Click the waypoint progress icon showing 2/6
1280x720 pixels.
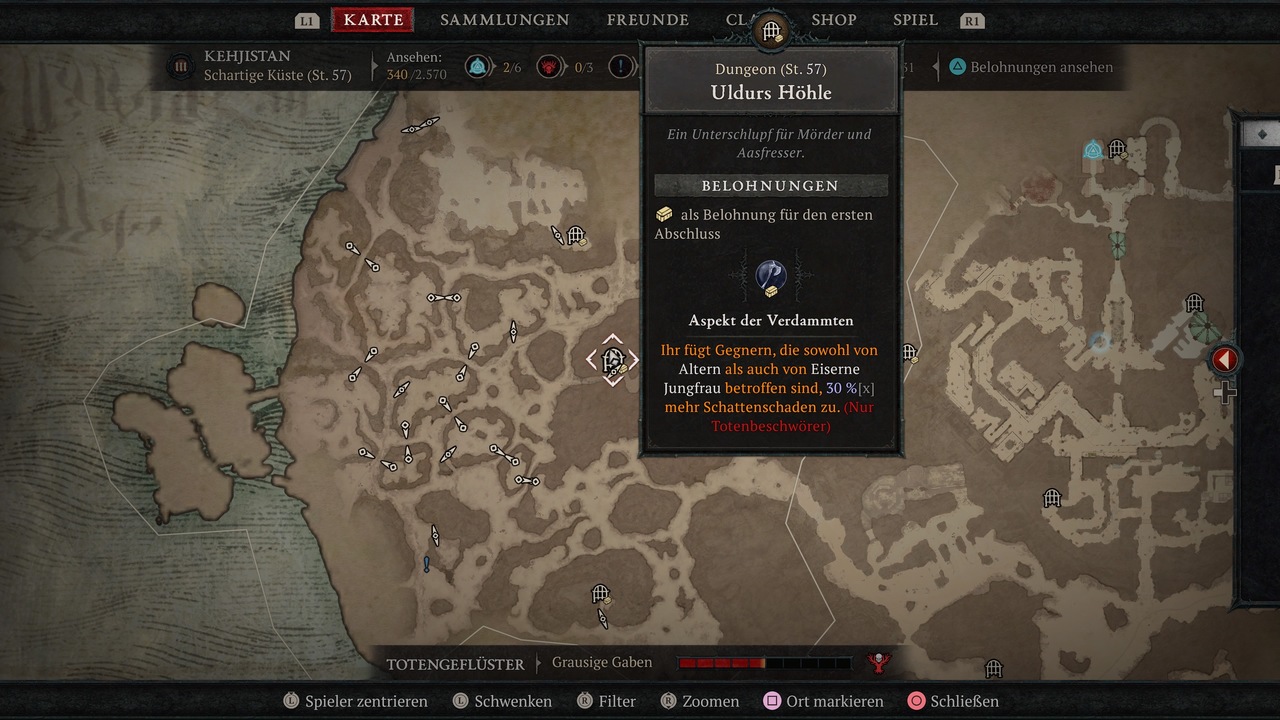tap(477, 67)
